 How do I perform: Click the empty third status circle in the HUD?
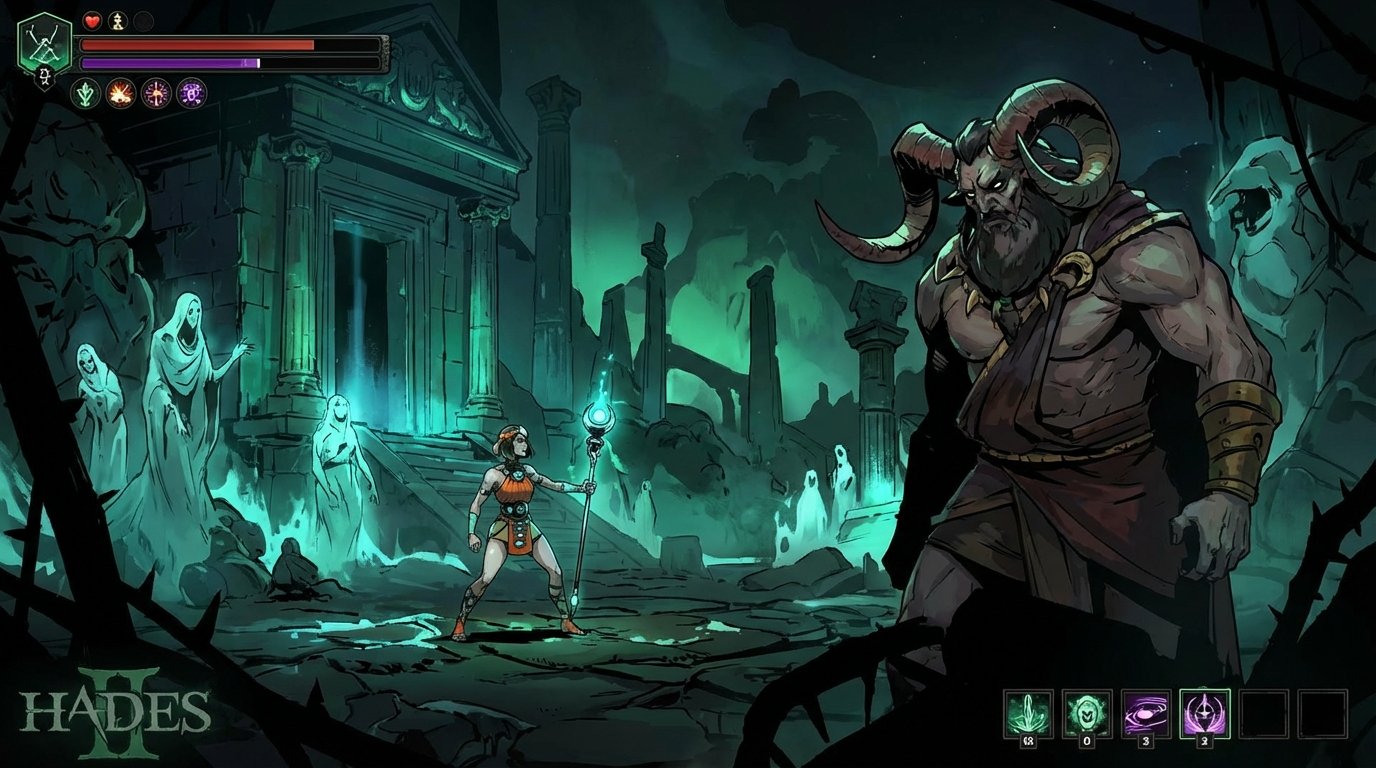pyautogui.click(x=143, y=22)
